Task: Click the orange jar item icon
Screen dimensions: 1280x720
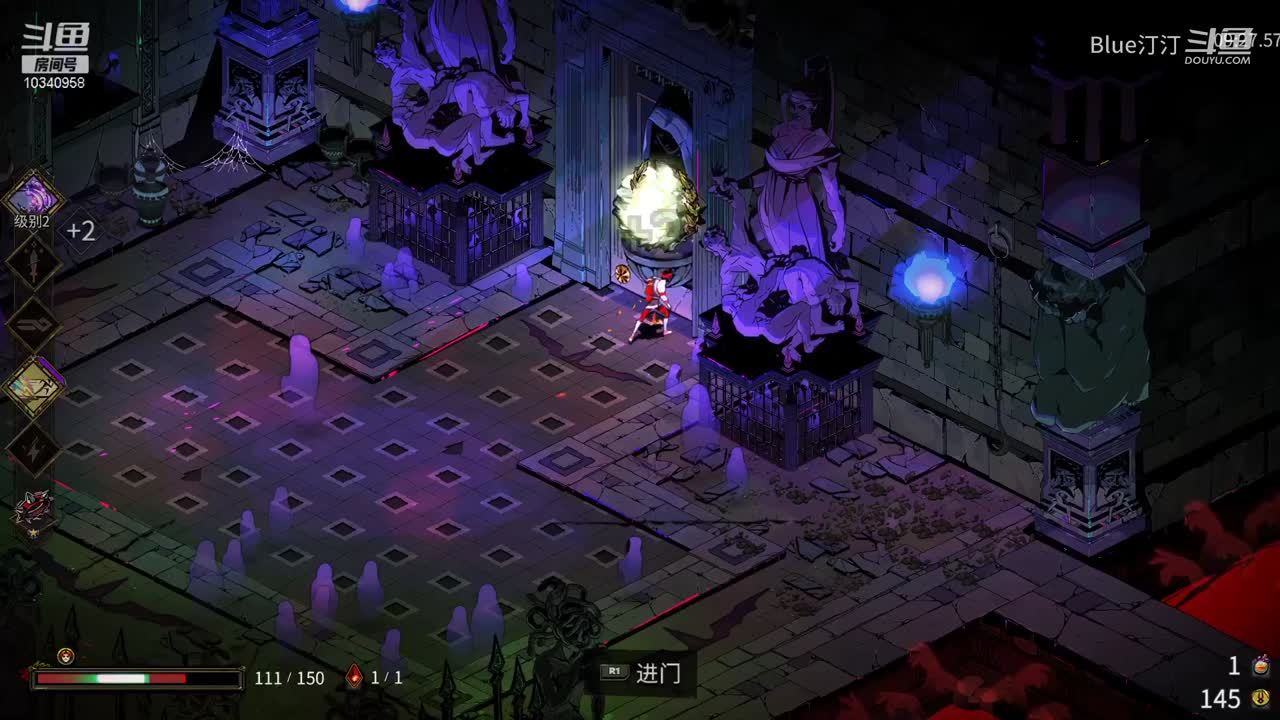Action: [x=1262, y=664]
